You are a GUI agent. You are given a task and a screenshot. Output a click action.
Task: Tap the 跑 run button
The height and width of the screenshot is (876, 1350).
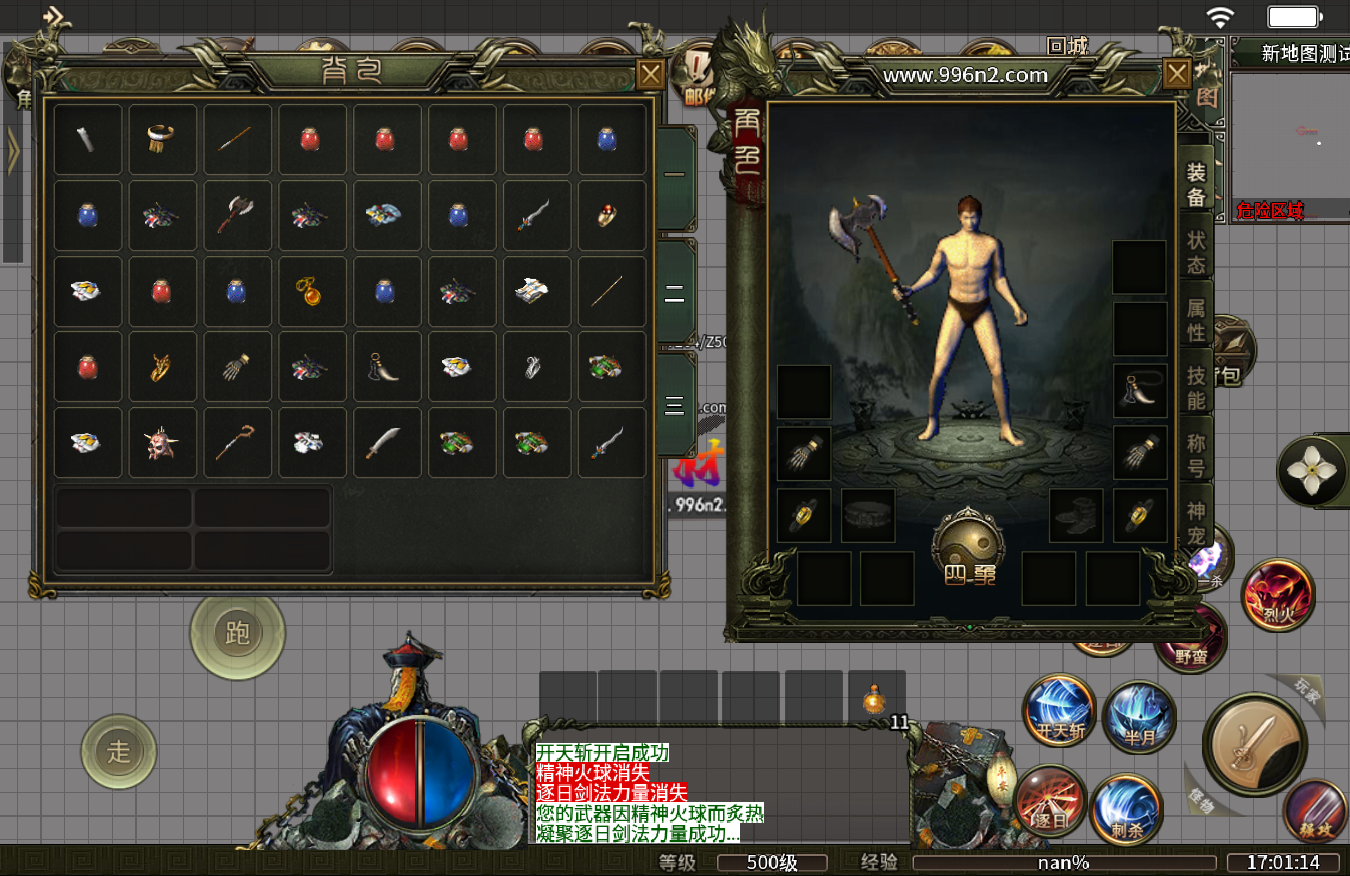coord(238,633)
